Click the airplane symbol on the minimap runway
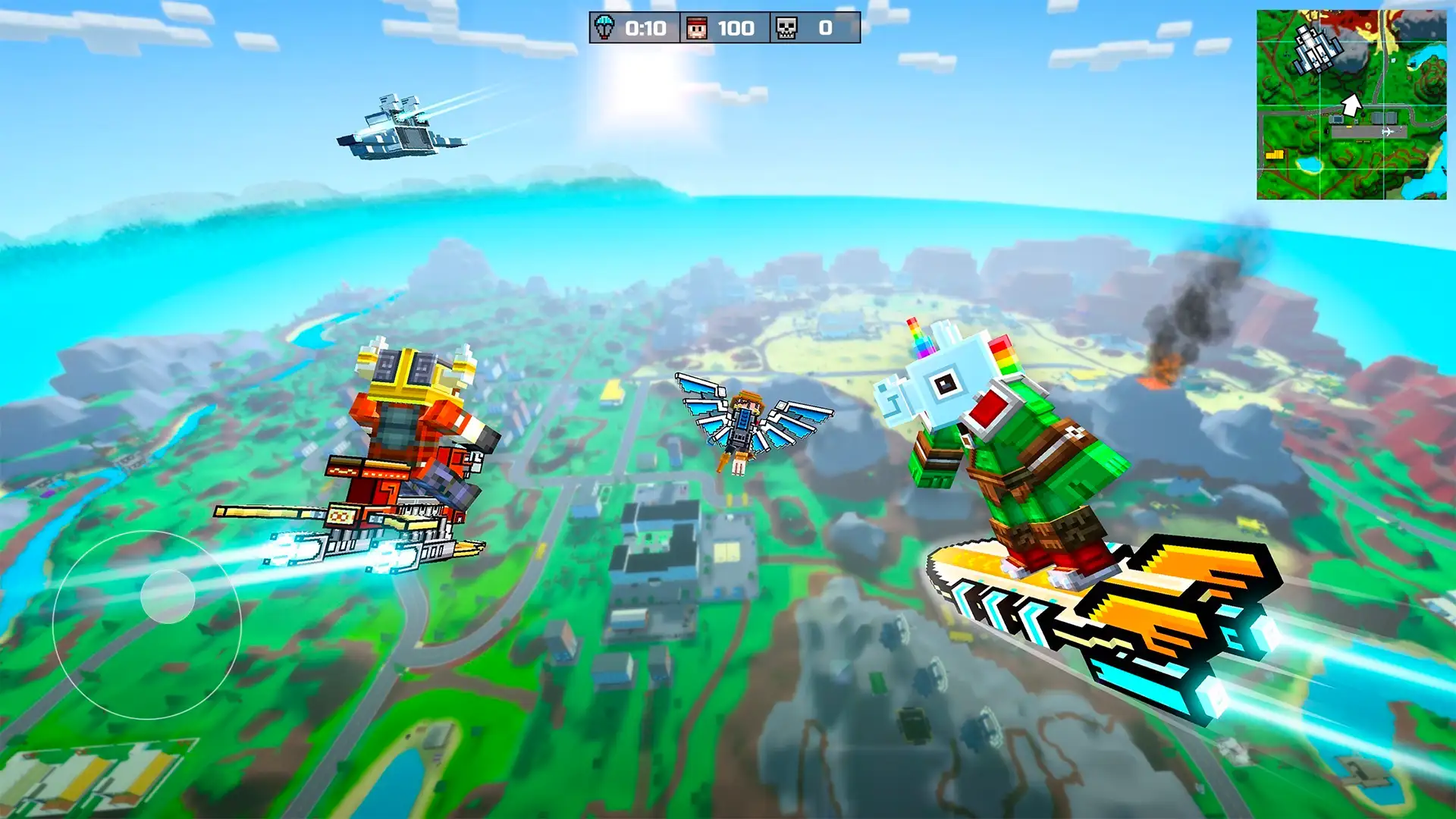 (x=1388, y=131)
